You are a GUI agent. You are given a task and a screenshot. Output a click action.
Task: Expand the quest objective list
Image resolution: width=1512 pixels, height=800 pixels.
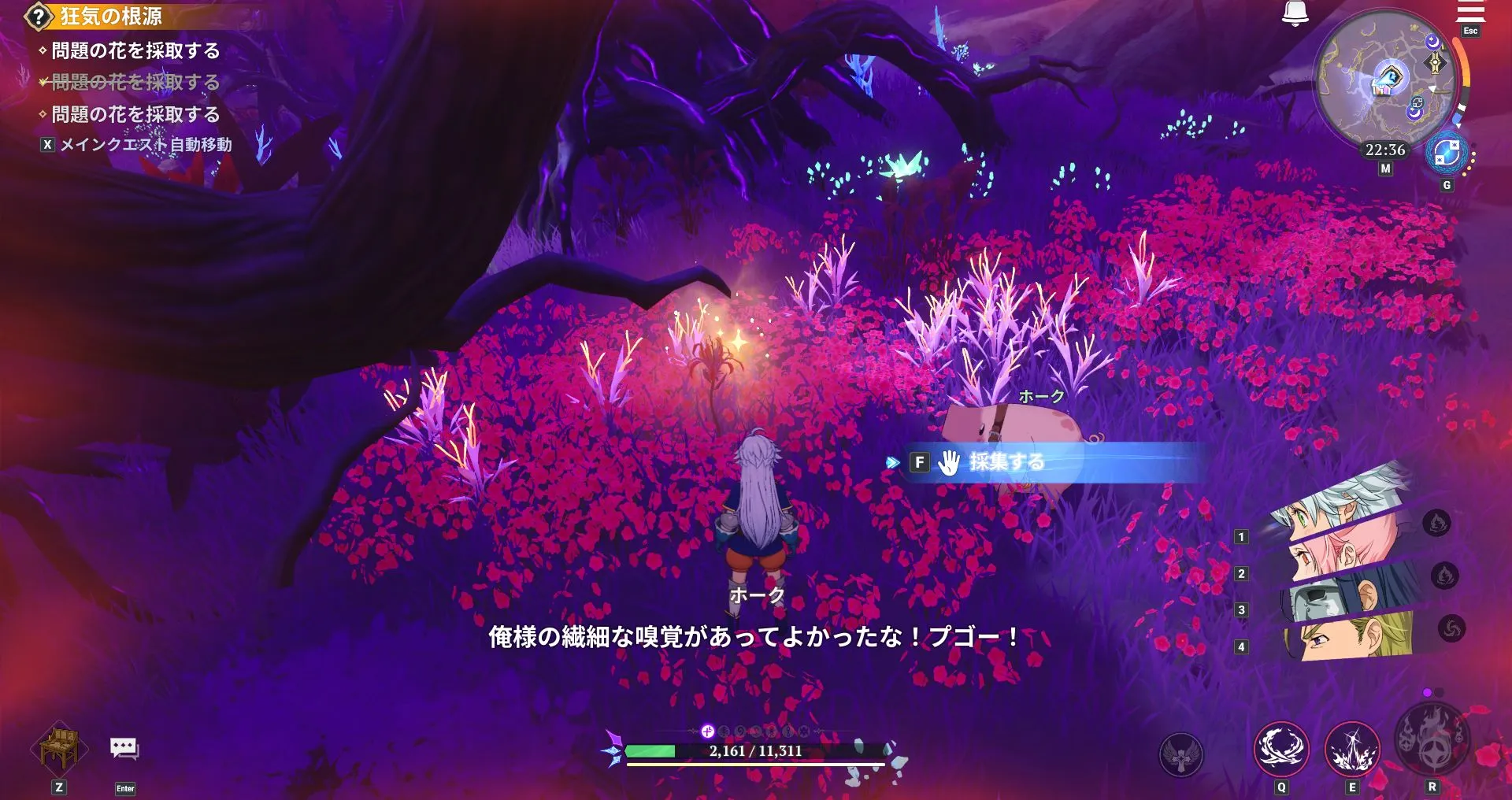click(34, 13)
